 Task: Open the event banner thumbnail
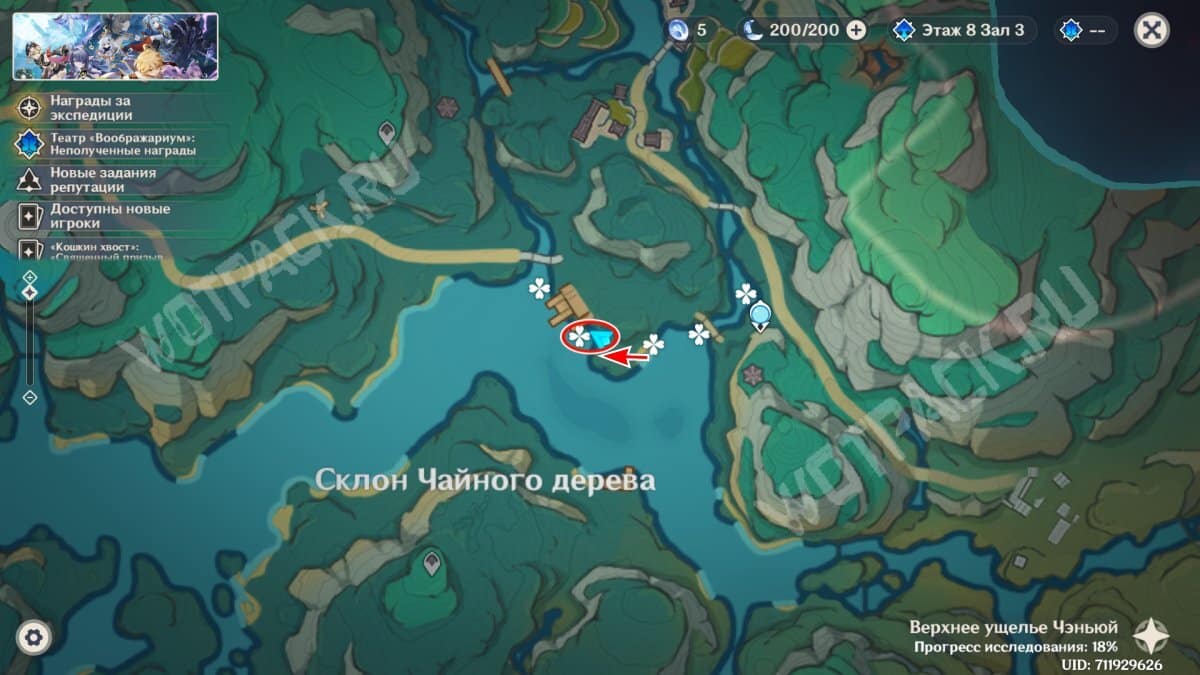(115, 46)
